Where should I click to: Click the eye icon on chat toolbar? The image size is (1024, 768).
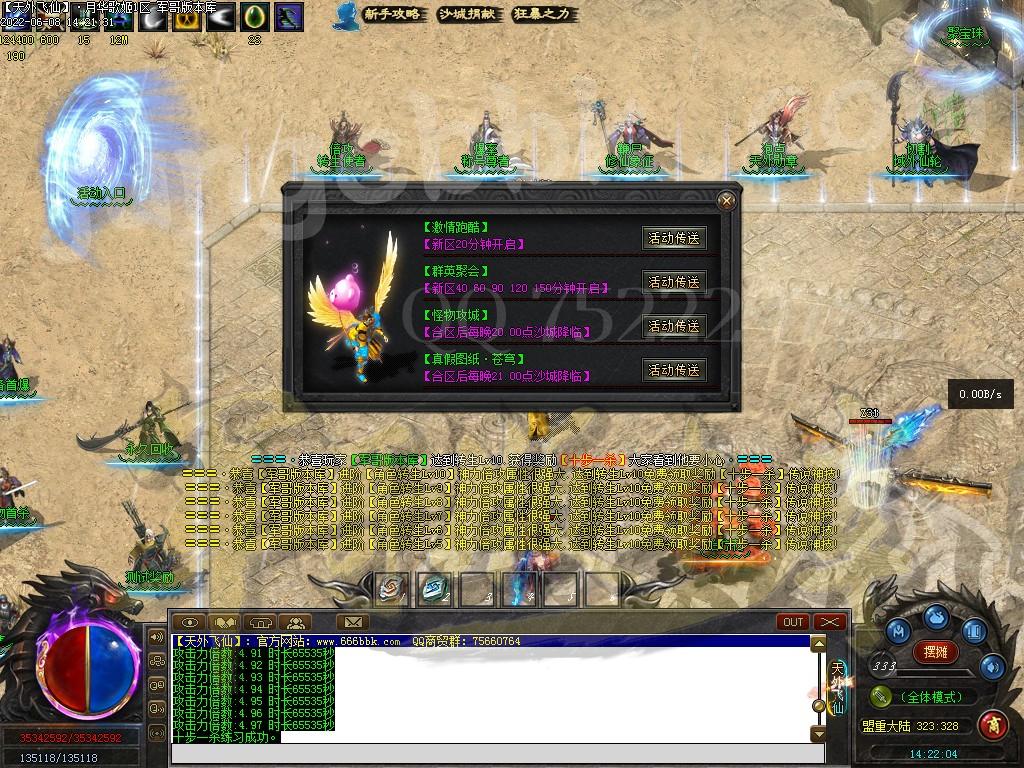(192, 623)
